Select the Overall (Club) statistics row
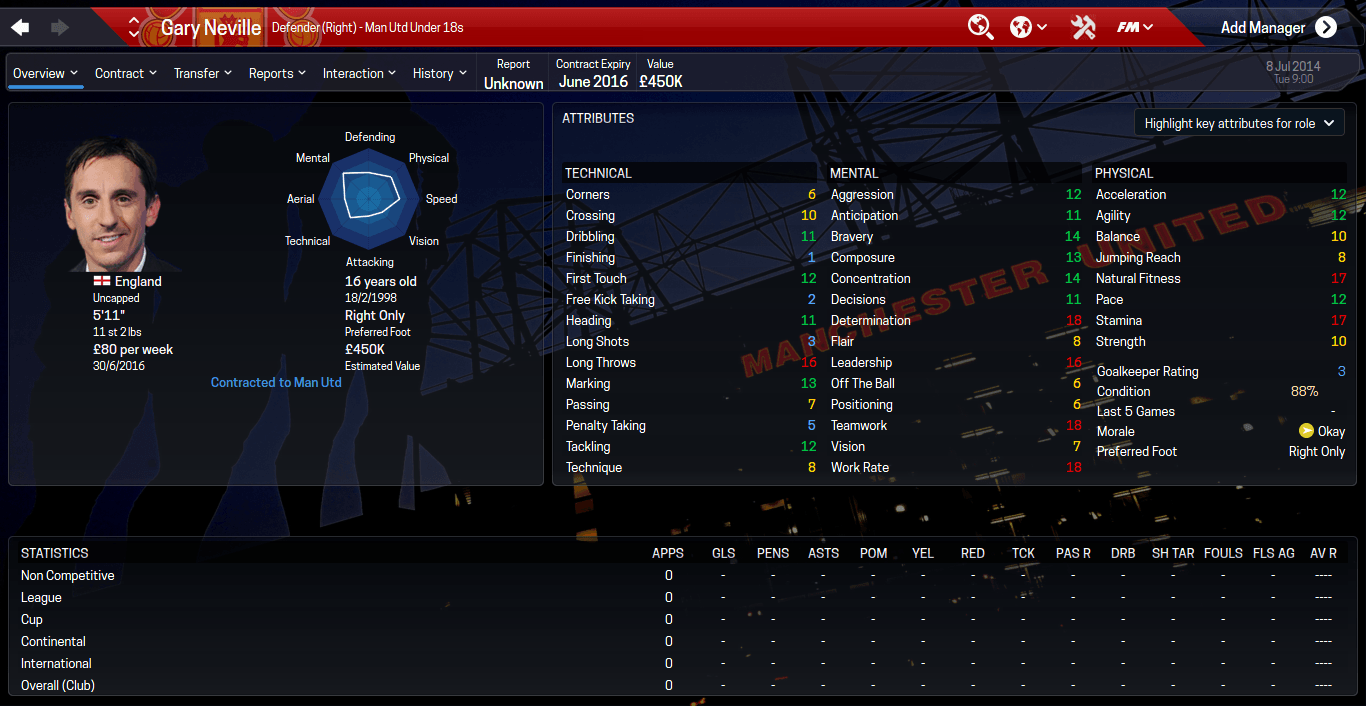 (x=58, y=686)
